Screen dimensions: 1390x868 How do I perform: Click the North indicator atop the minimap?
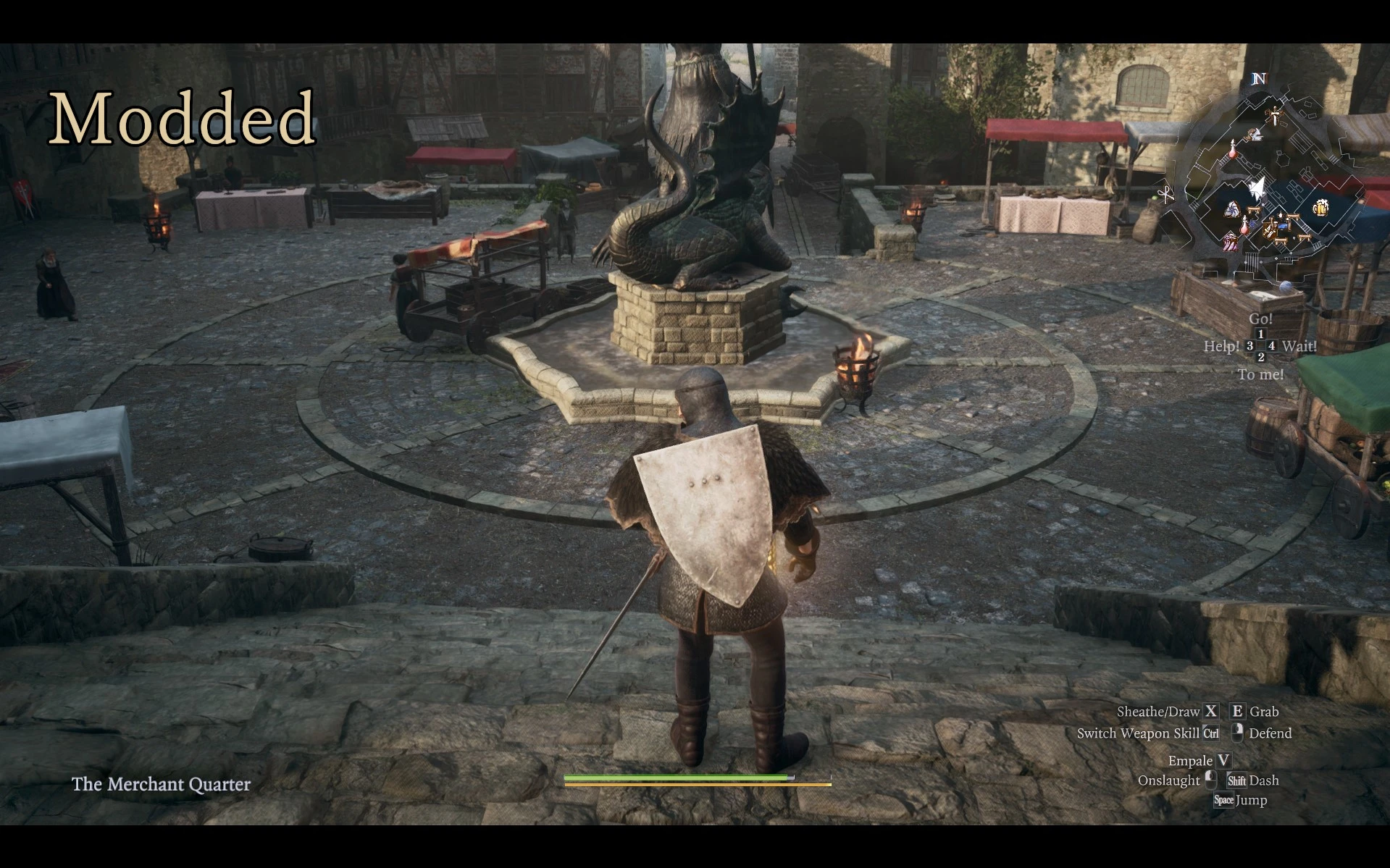click(1260, 78)
